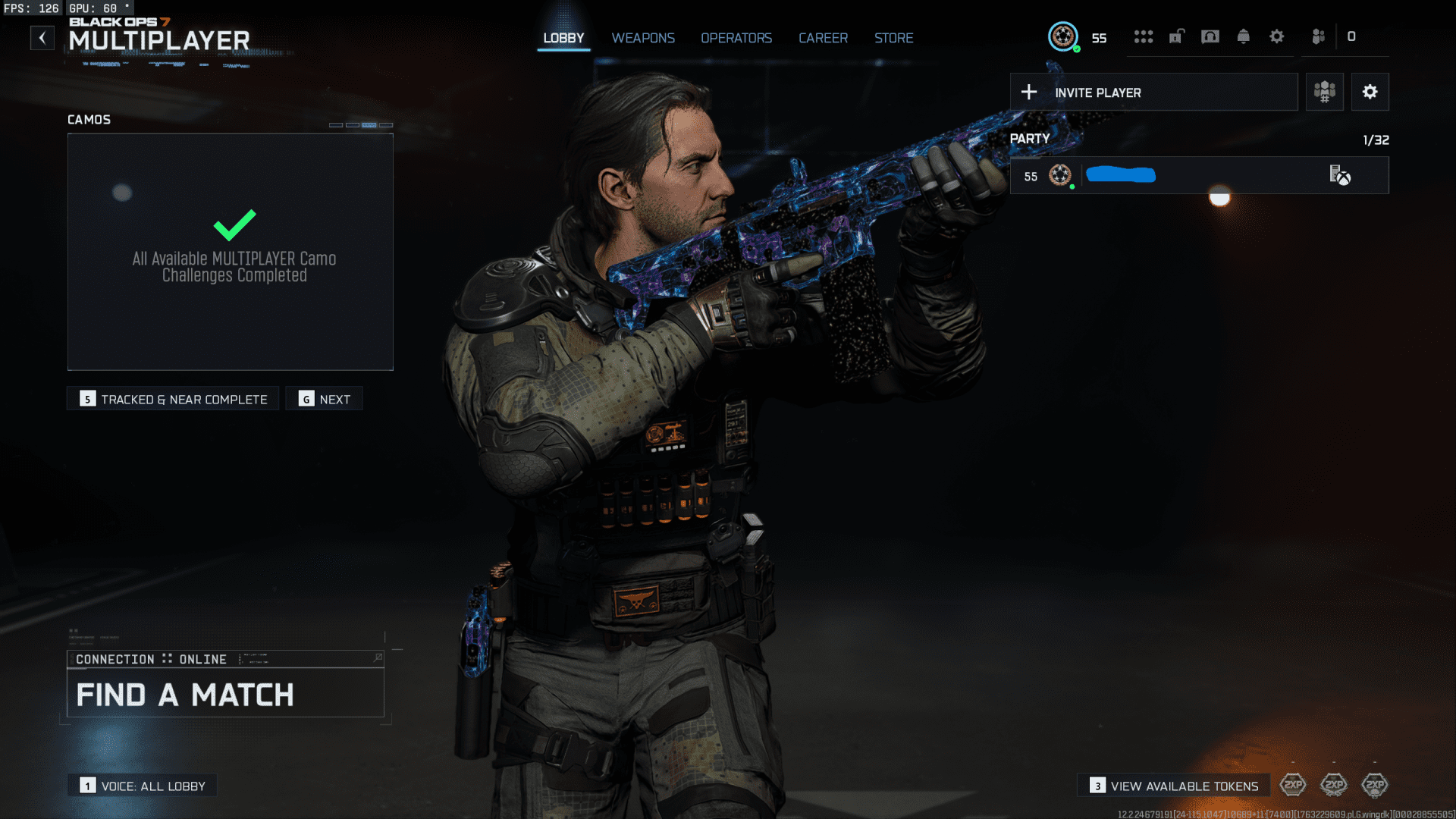Open the group channel icon beside Invite Player
The image size is (1456, 819).
coord(1324,93)
